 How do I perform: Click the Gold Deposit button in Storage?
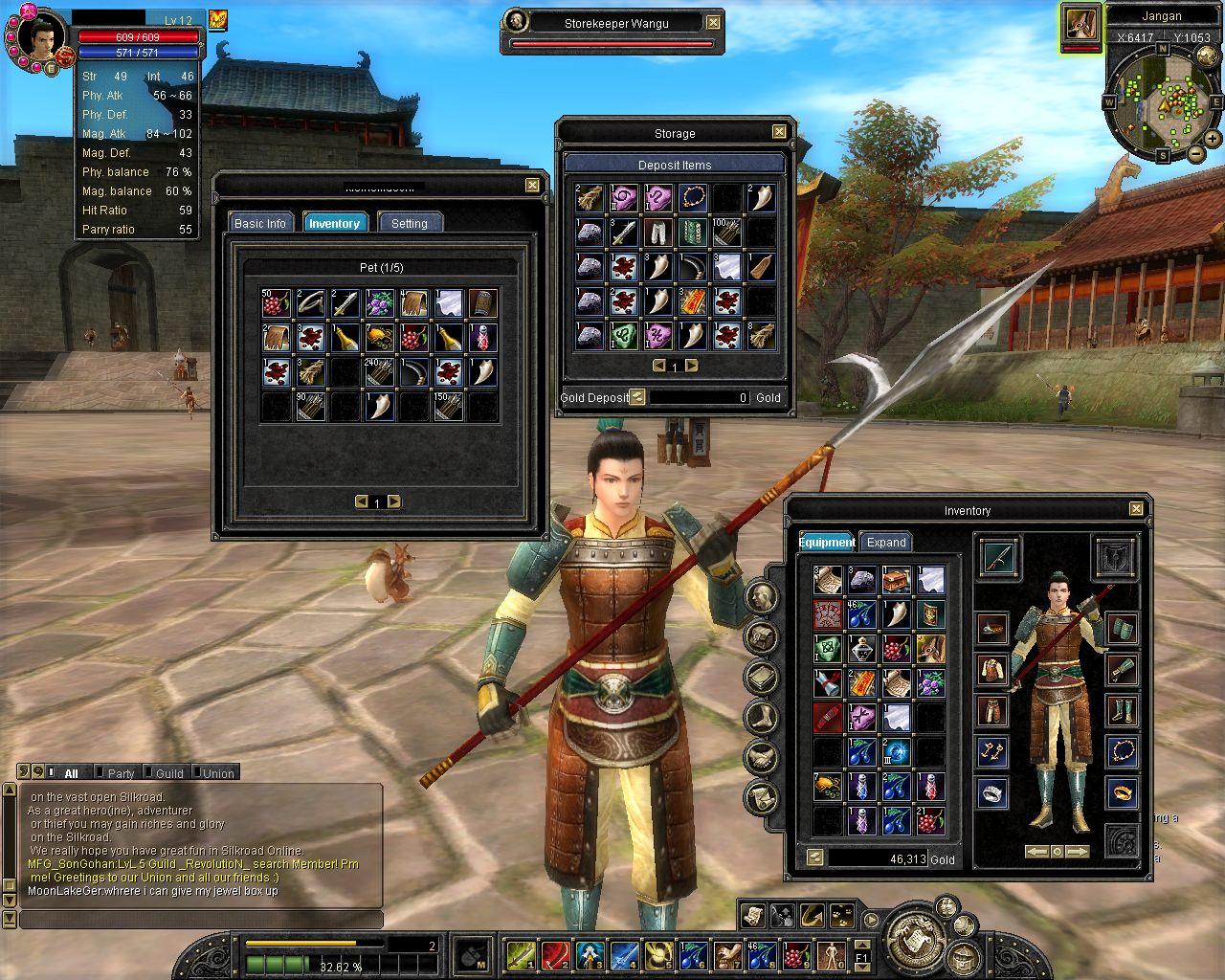coord(637,397)
